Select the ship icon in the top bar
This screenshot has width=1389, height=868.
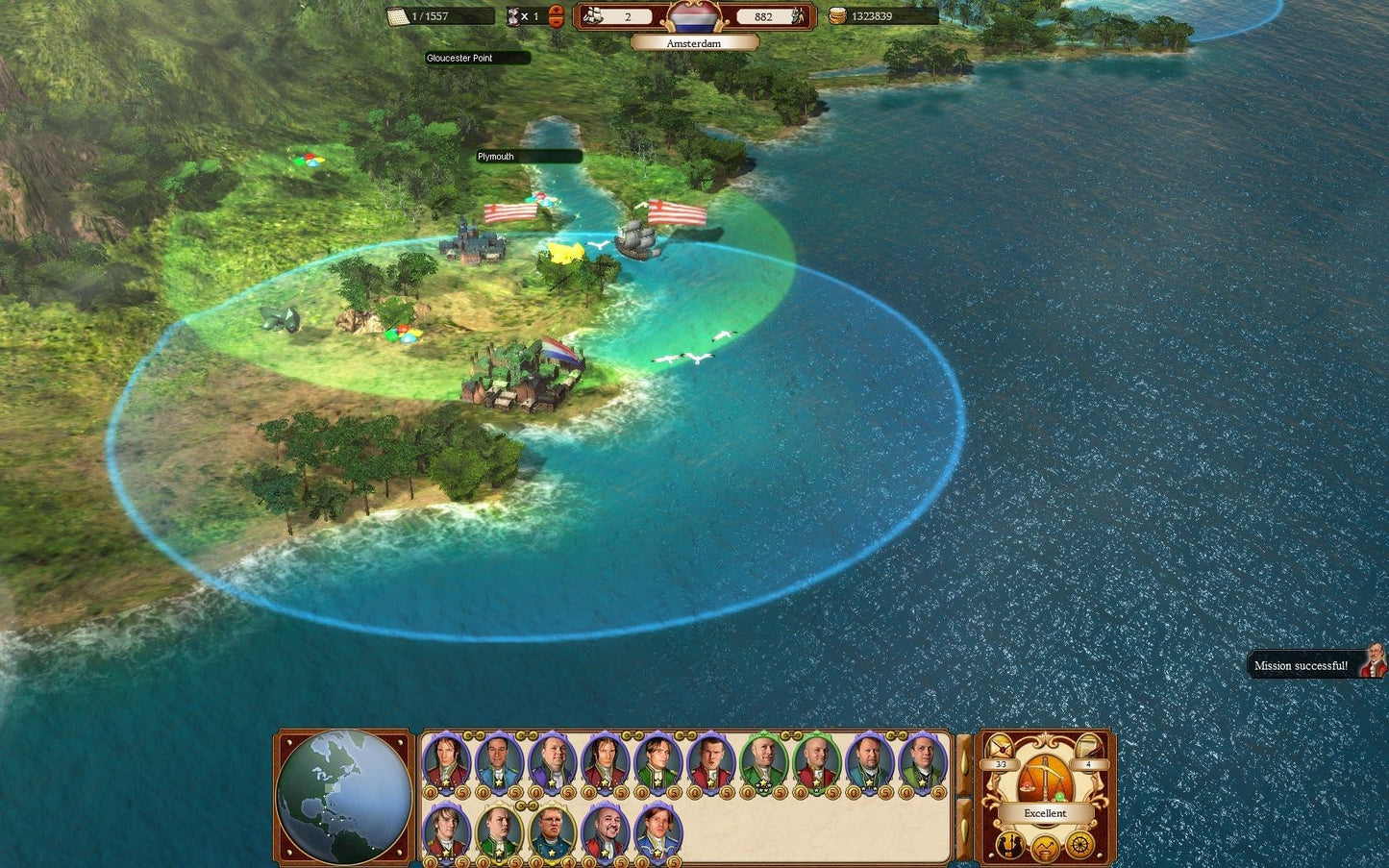tap(590, 16)
